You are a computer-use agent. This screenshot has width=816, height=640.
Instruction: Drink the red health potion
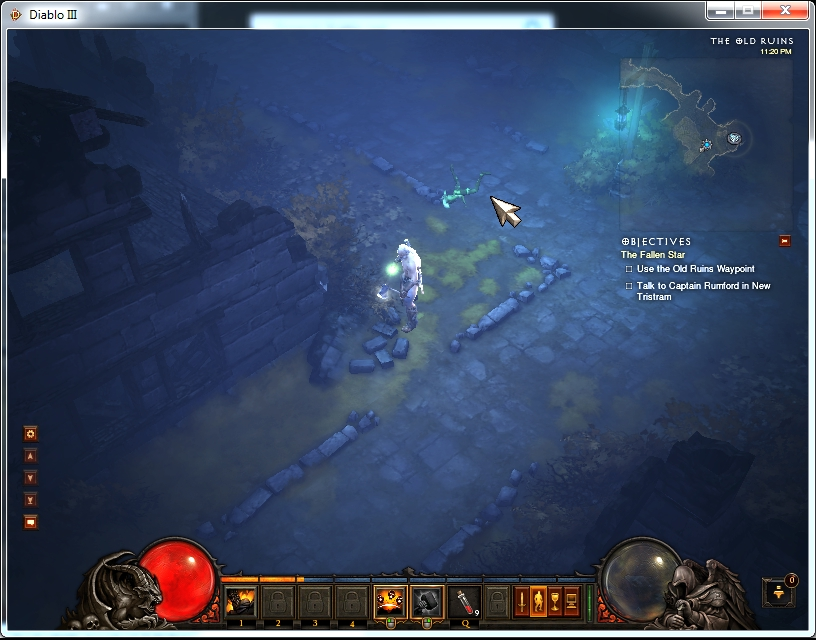click(464, 602)
